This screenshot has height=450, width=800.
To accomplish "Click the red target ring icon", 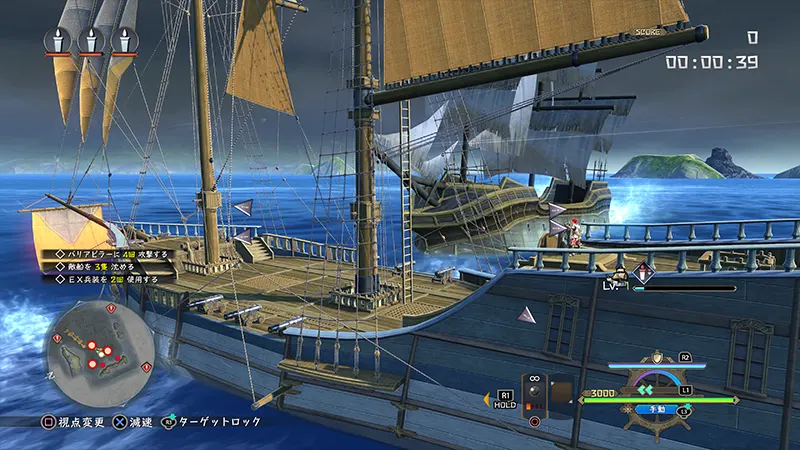I will pos(534,421).
